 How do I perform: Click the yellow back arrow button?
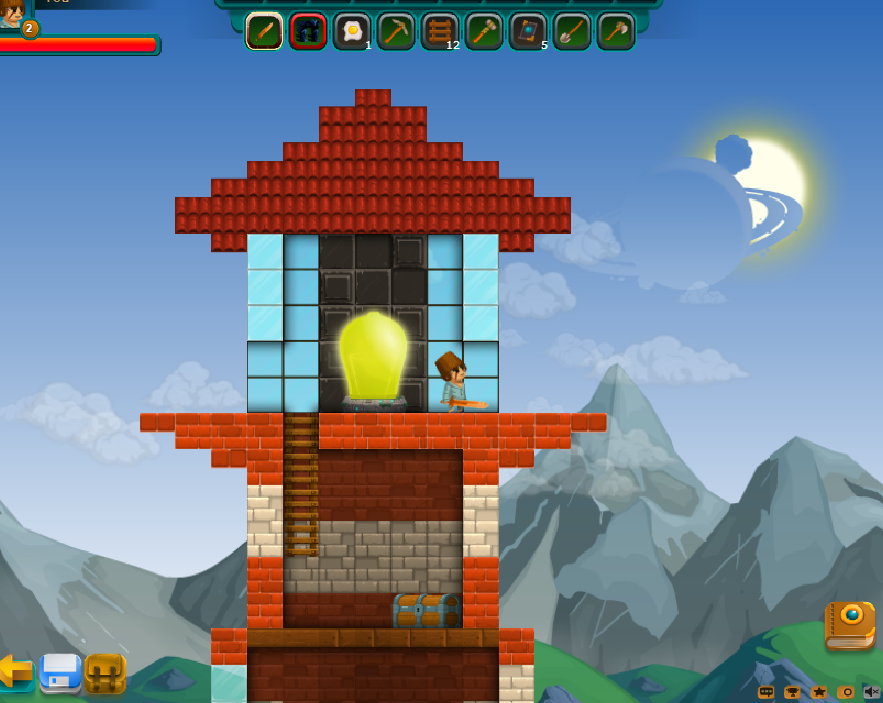click(x=14, y=671)
